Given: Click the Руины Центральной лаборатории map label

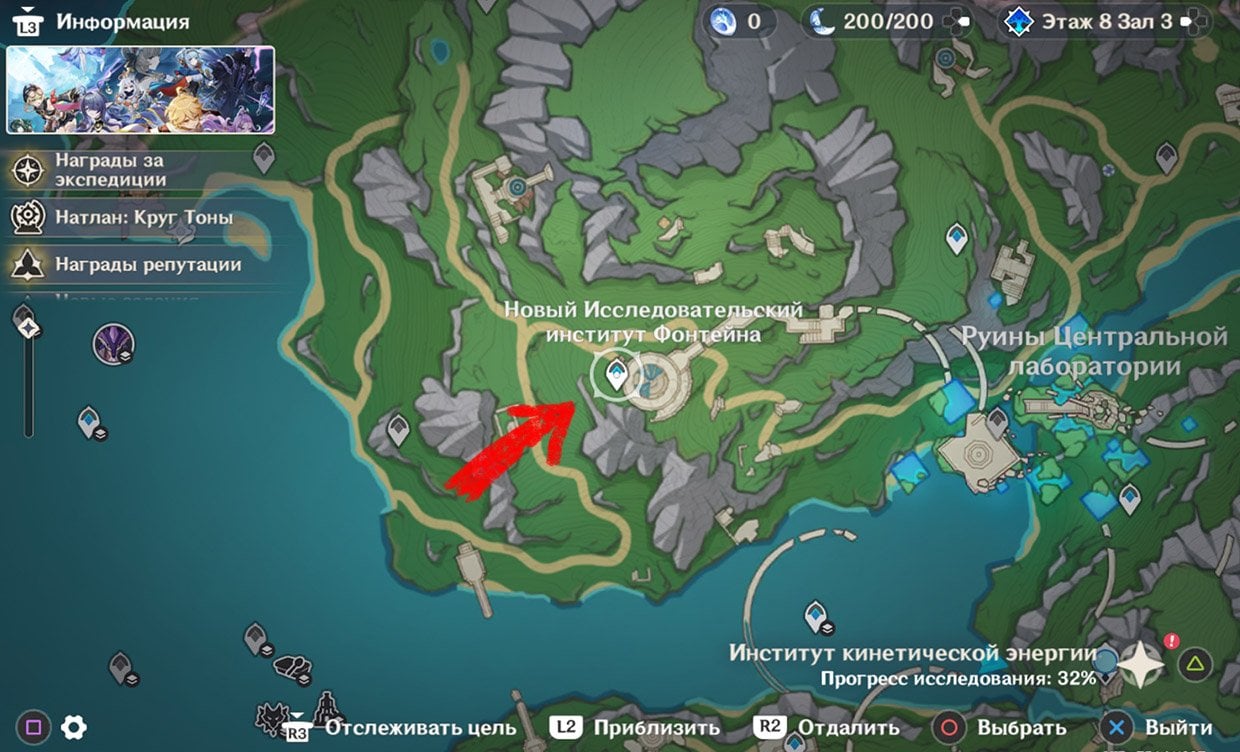Looking at the screenshot, I should click(x=1094, y=351).
